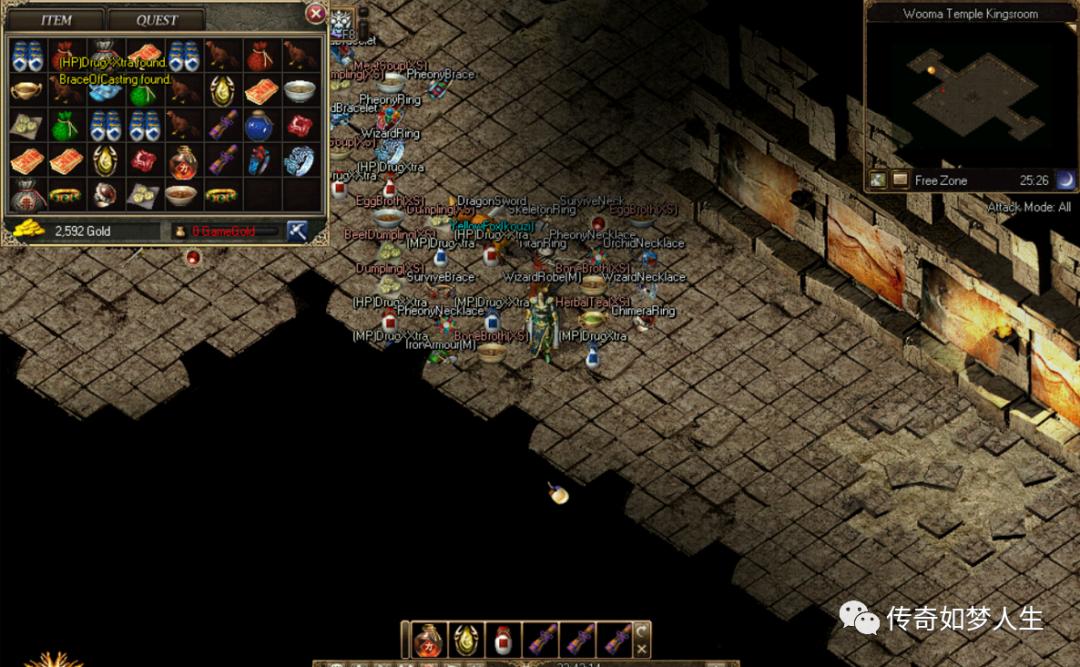1080x667 pixels.
Task: Click the orange potion in the inventory grid
Action: point(182,160)
